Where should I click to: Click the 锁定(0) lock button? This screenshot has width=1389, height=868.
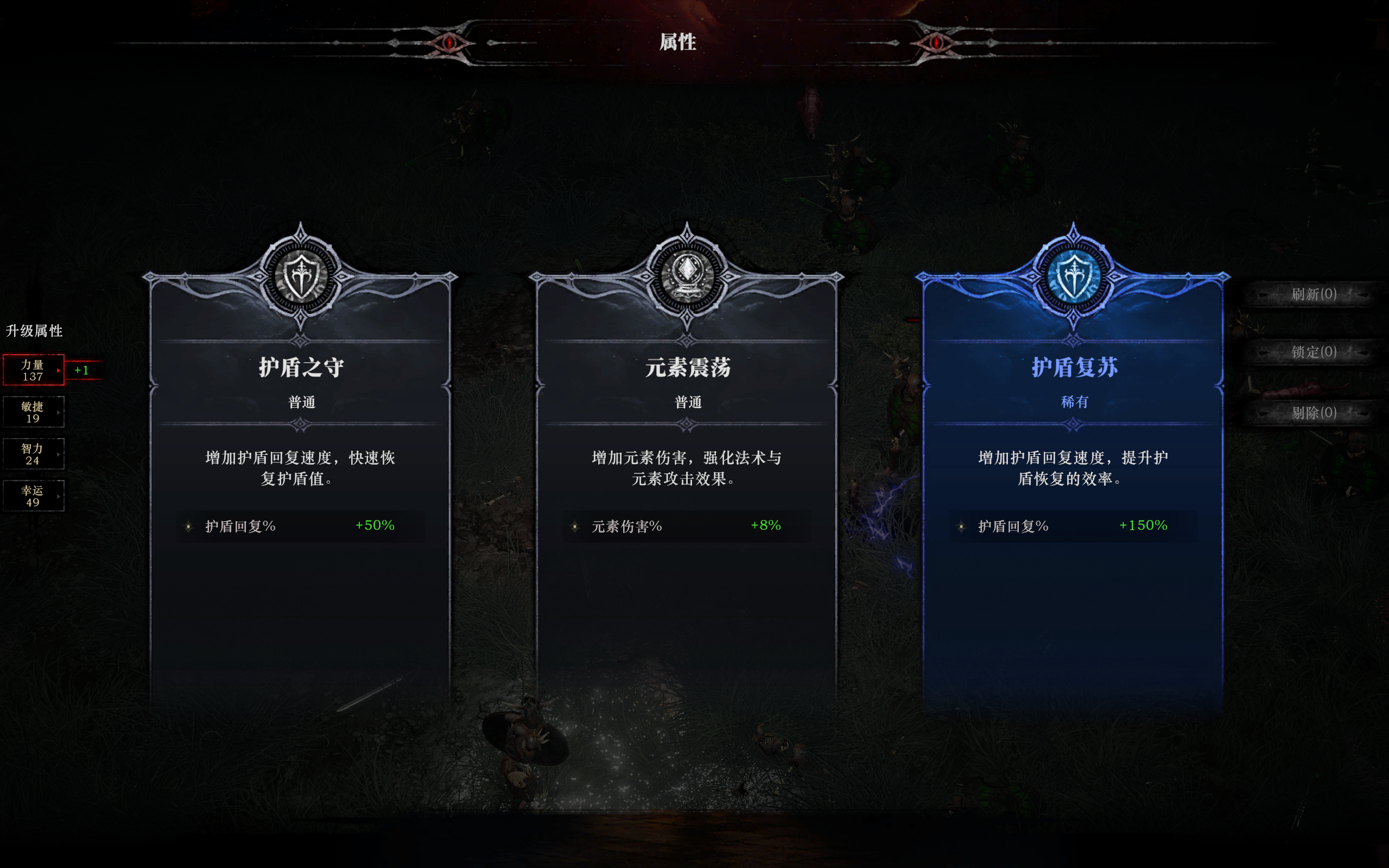[x=1313, y=353]
